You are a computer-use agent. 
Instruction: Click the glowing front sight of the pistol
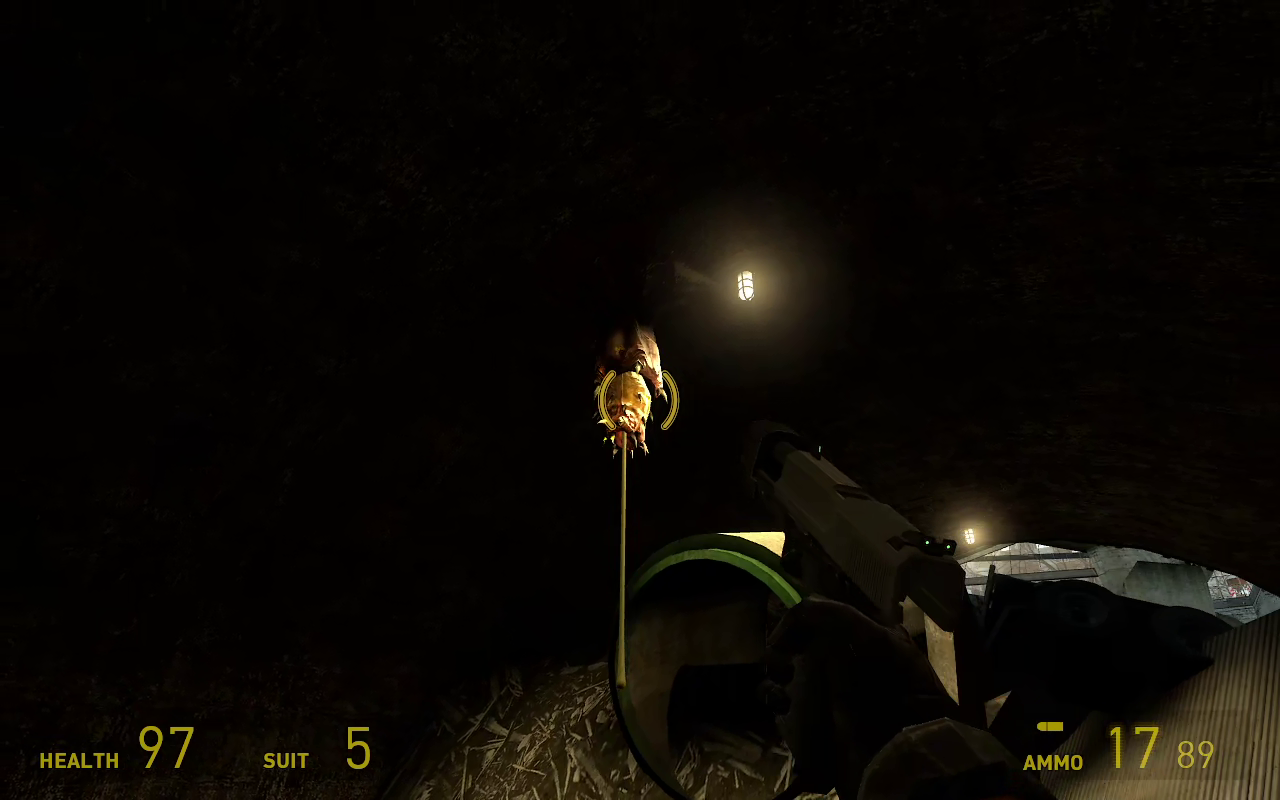point(818,449)
